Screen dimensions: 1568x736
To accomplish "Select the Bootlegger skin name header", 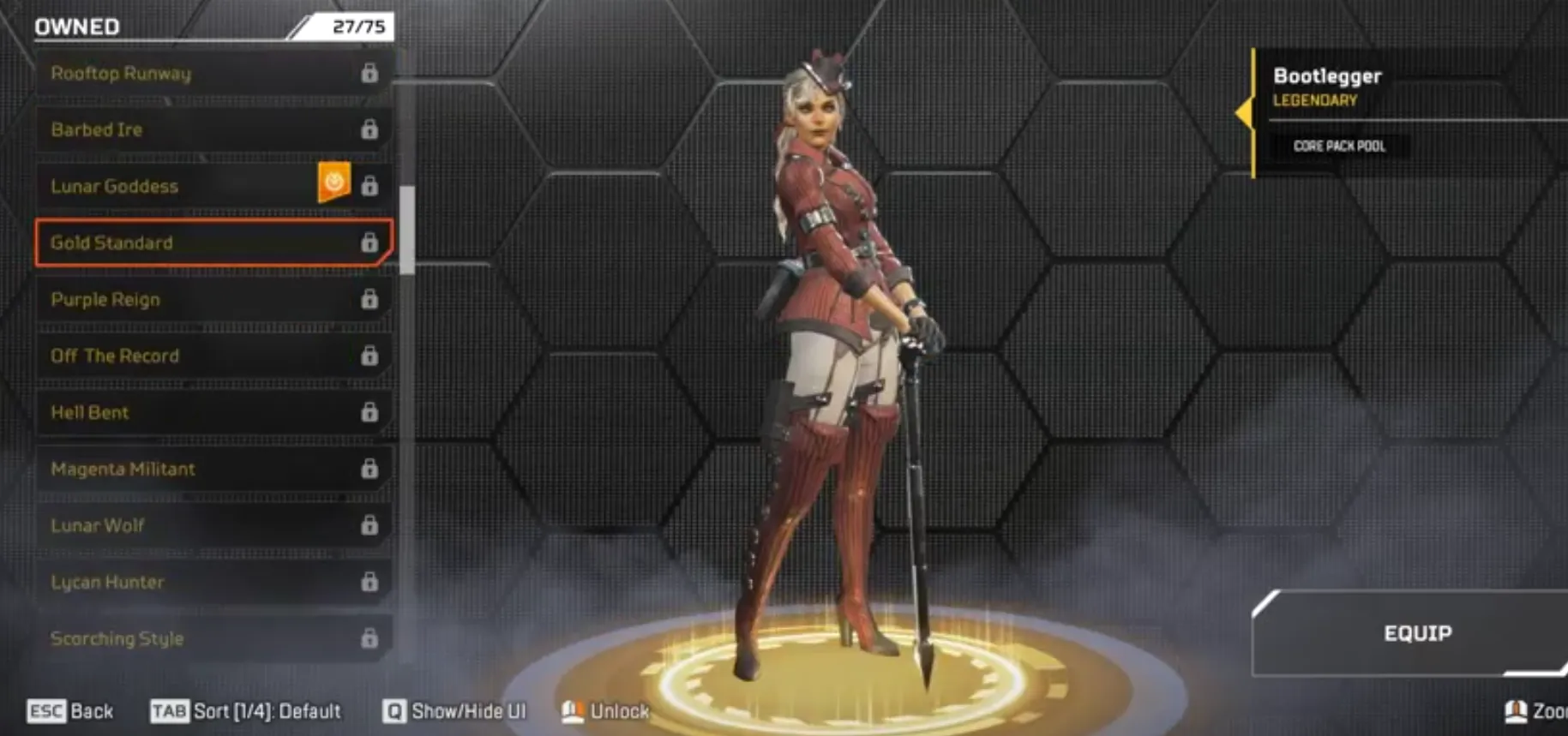I will coord(1327,75).
